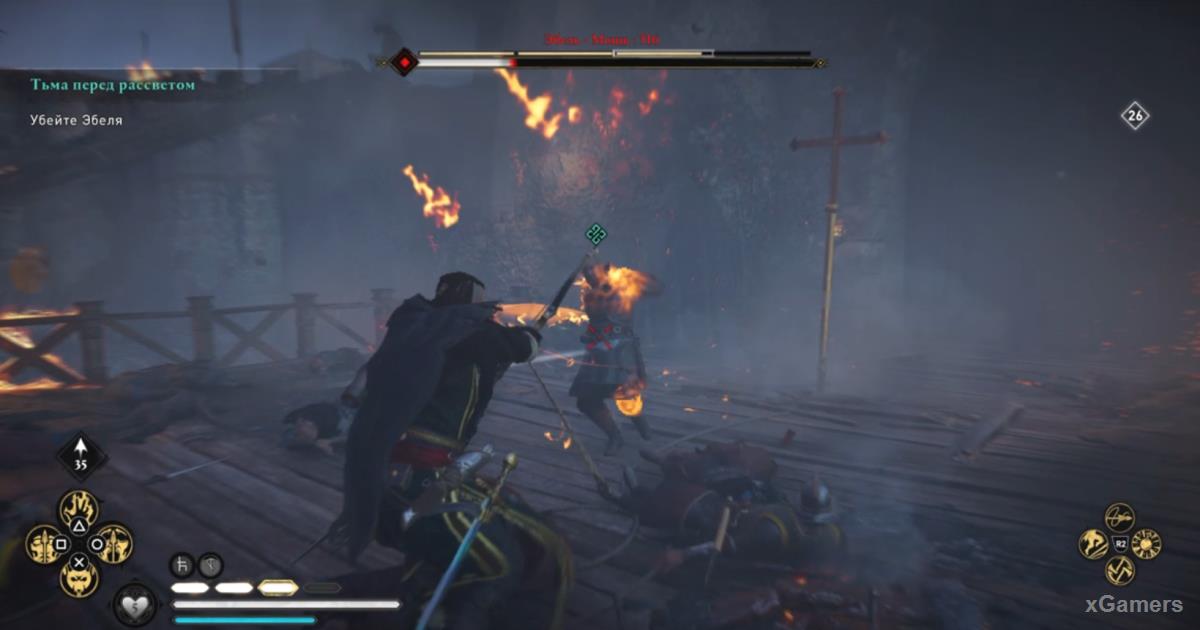Viewport: 1200px width, 630px height.
Task: Activate the bottom ranged ability with beast face
Action: [78, 578]
